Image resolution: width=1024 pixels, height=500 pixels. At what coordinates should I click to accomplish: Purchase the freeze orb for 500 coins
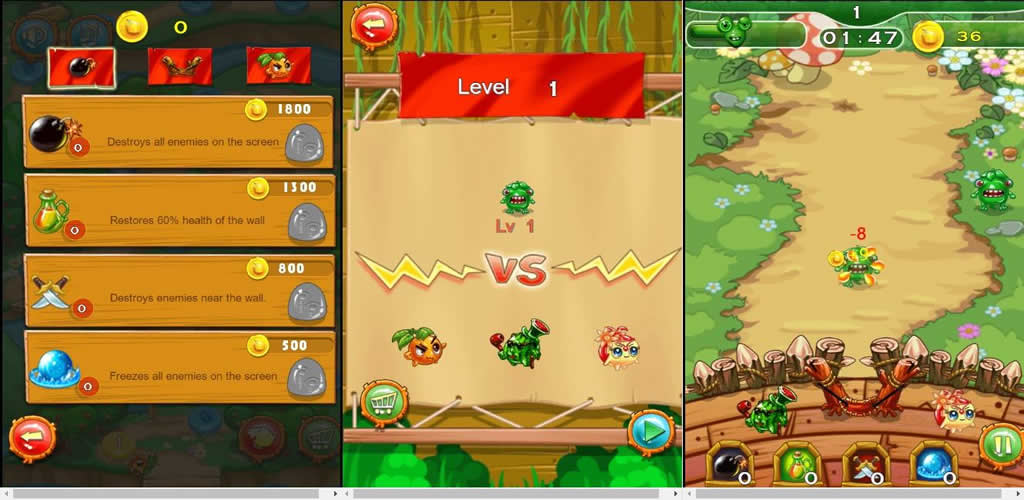tap(304, 377)
